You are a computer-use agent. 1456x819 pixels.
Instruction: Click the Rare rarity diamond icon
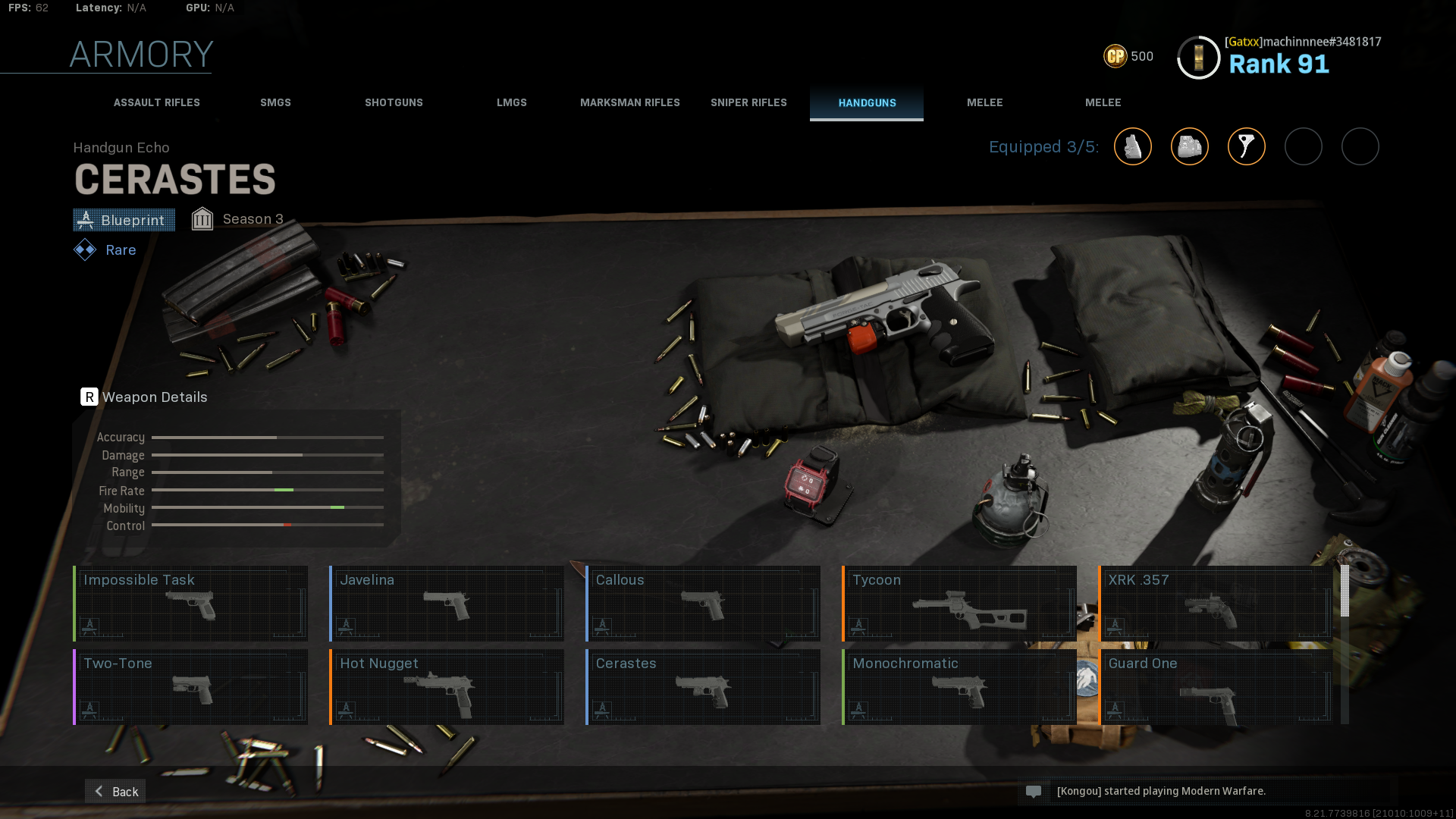(x=83, y=249)
